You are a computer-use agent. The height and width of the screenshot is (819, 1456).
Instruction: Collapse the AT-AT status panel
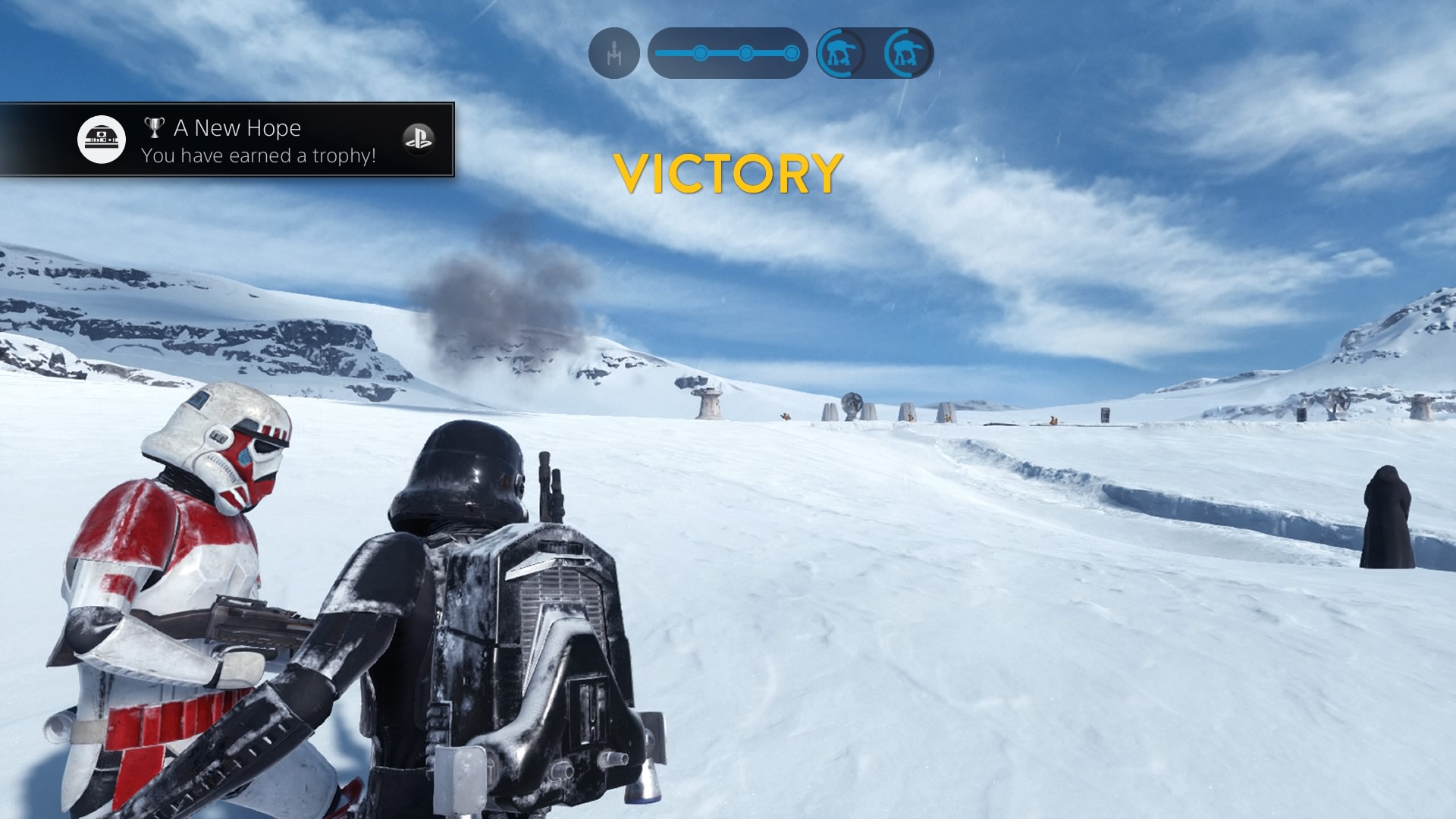pos(874,54)
